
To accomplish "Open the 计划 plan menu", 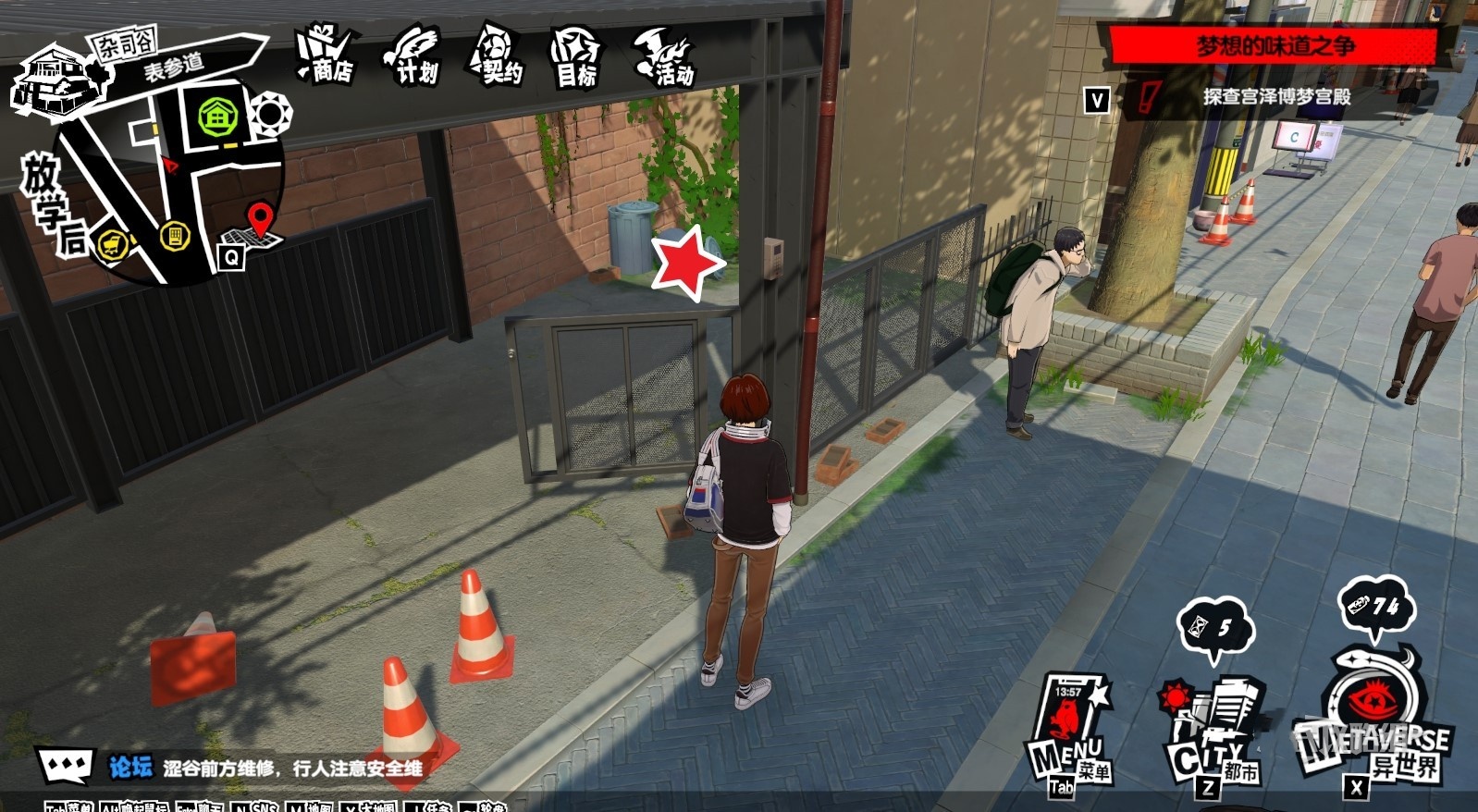I will (x=413, y=56).
